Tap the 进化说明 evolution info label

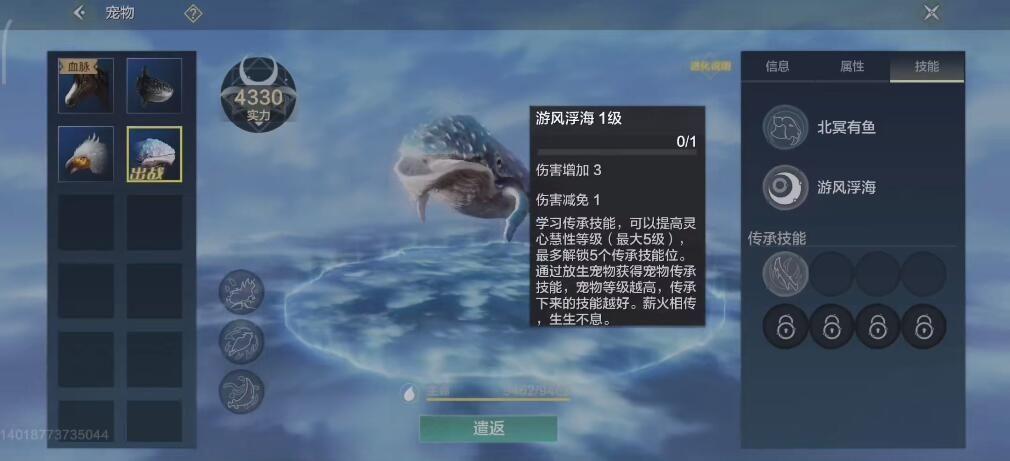(710, 67)
